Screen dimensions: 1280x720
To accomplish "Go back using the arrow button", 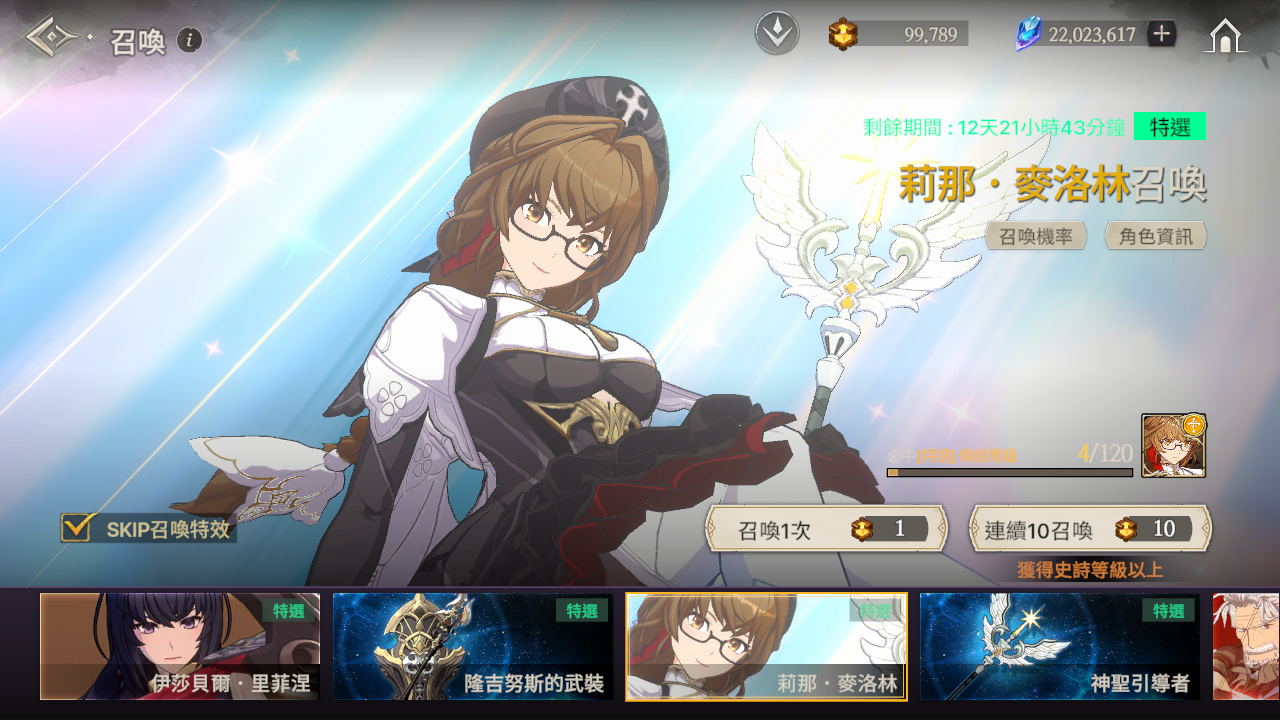I will pyautogui.click(x=52, y=38).
